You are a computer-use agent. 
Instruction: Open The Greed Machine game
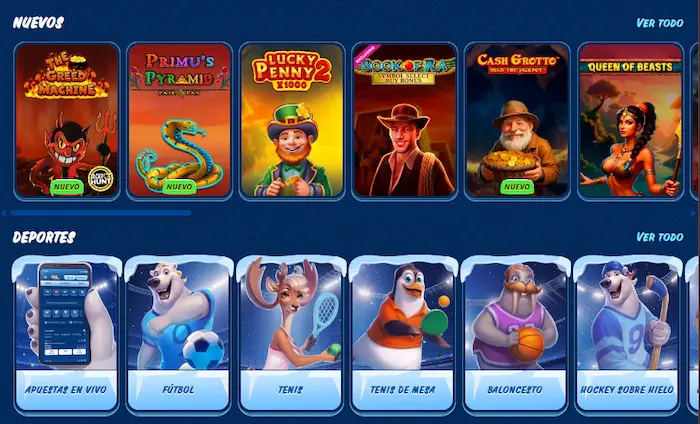click(x=67, y=120)
